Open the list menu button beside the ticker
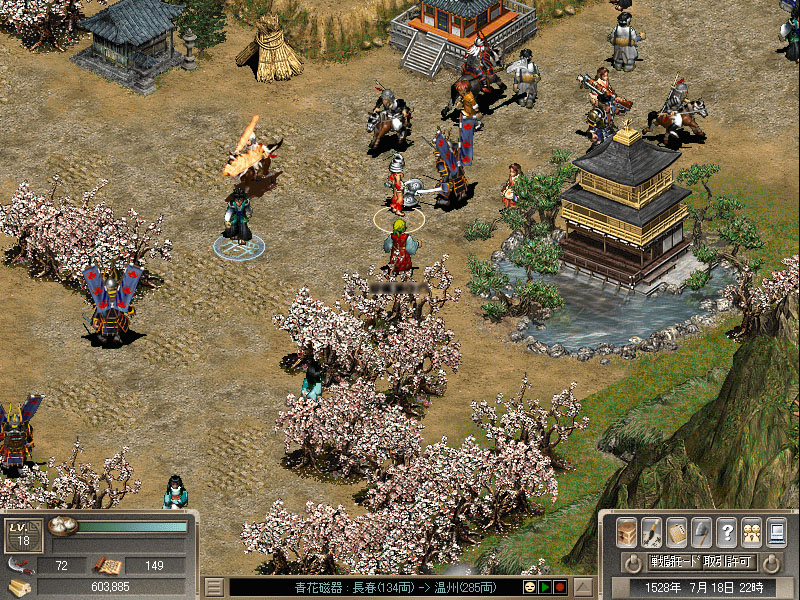 [x=214, y=587]
